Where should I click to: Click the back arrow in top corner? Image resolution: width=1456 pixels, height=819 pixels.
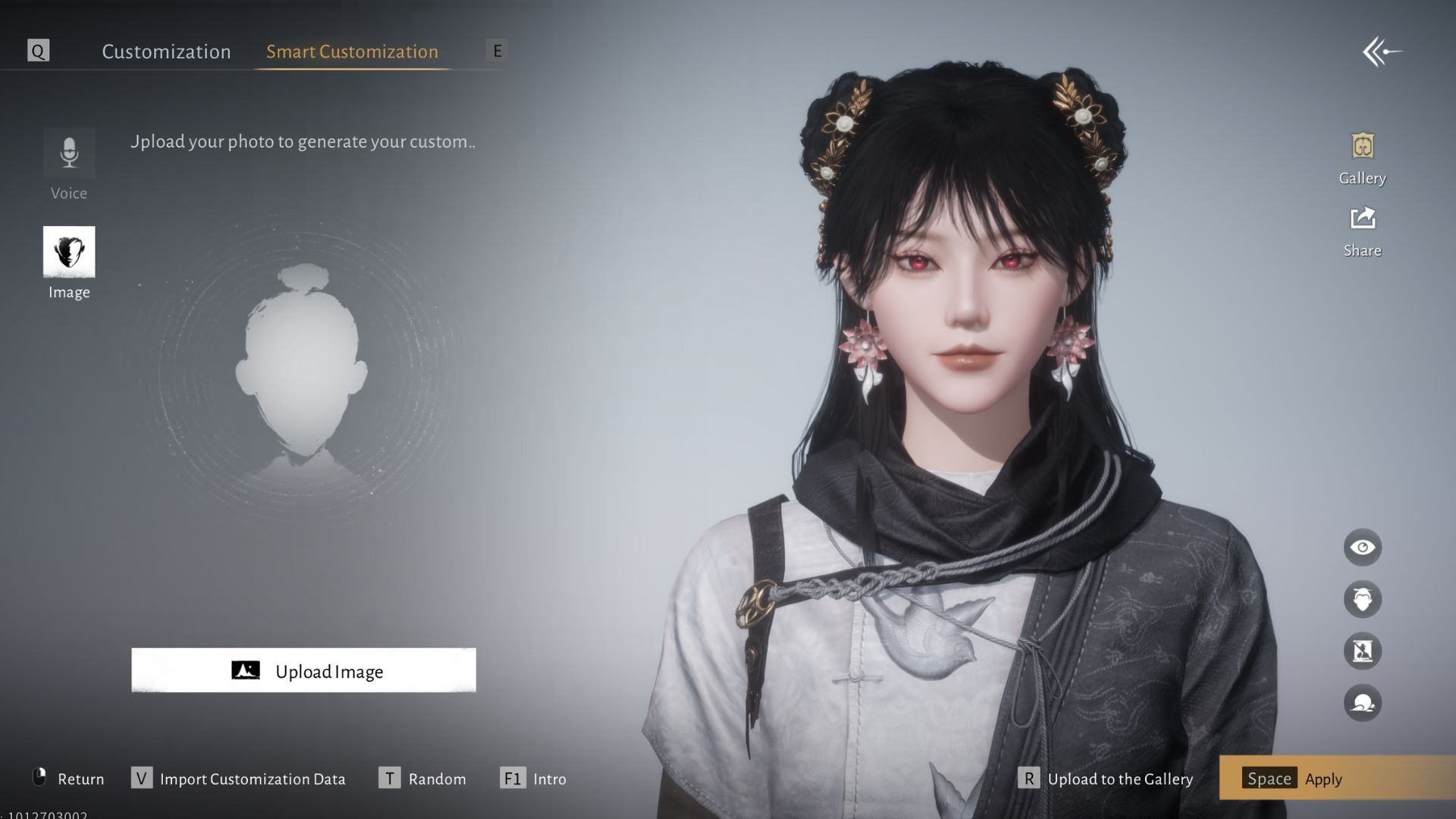1382,52
